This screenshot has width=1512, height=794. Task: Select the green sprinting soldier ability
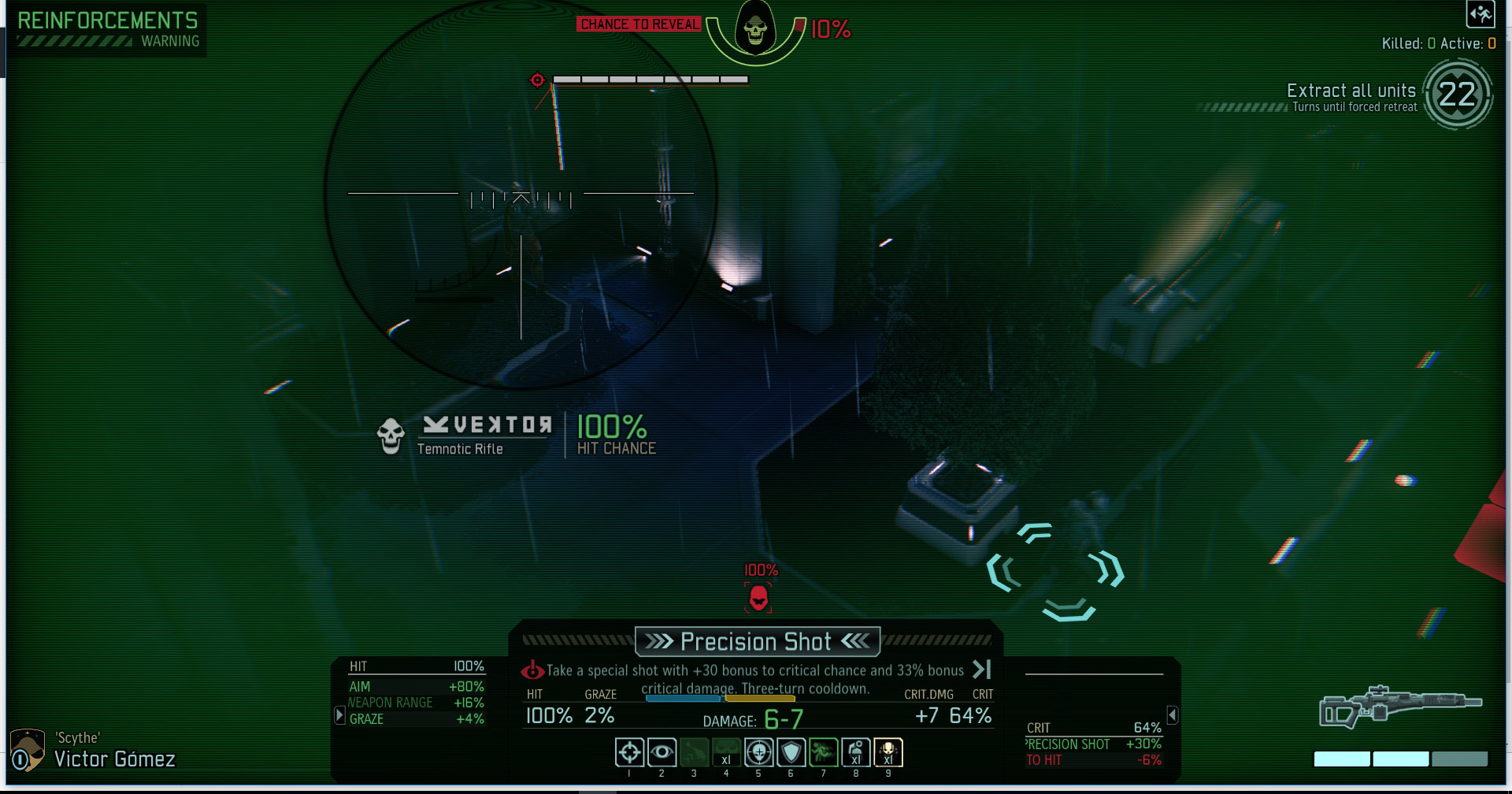(x=824, y=752)
